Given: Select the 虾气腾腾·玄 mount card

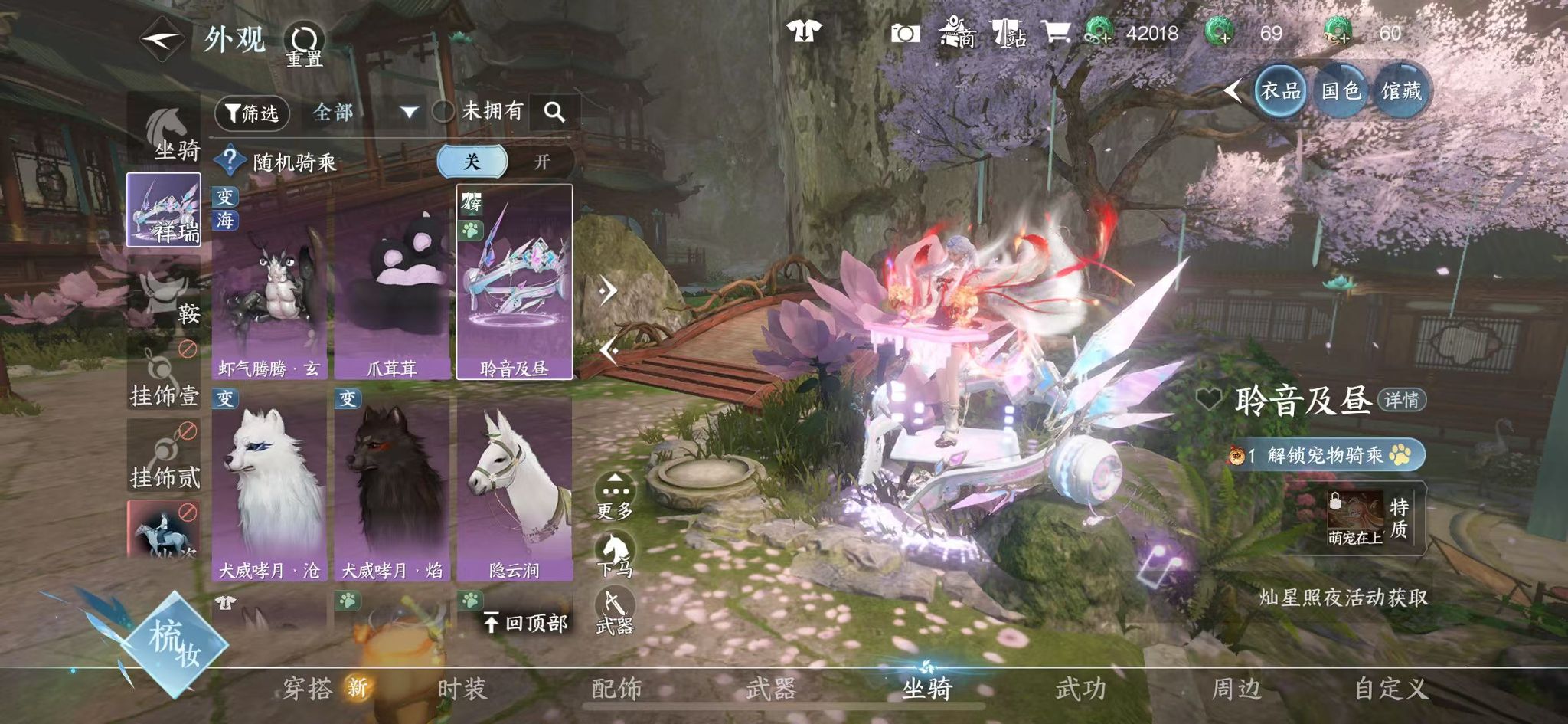Looking at the screenshot, I should (269, 283).
